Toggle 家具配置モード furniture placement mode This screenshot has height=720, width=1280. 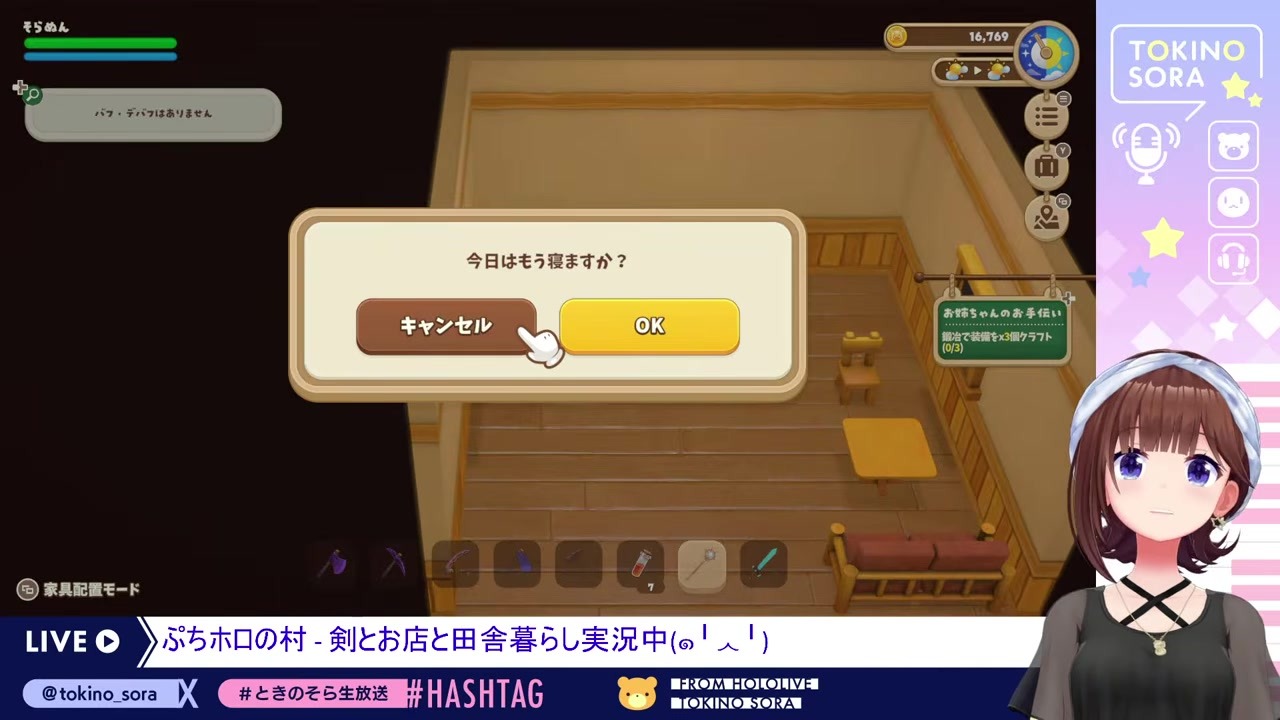[78, 590]
